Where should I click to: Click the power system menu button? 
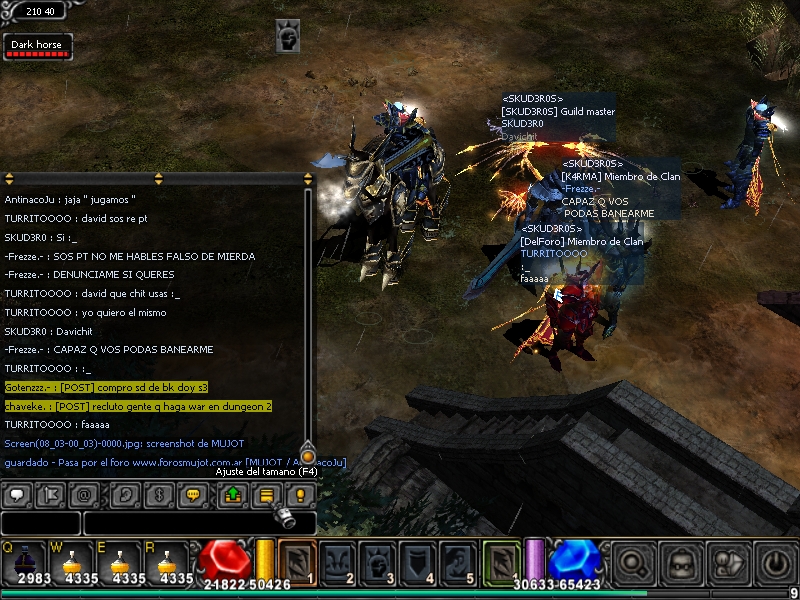774,562
